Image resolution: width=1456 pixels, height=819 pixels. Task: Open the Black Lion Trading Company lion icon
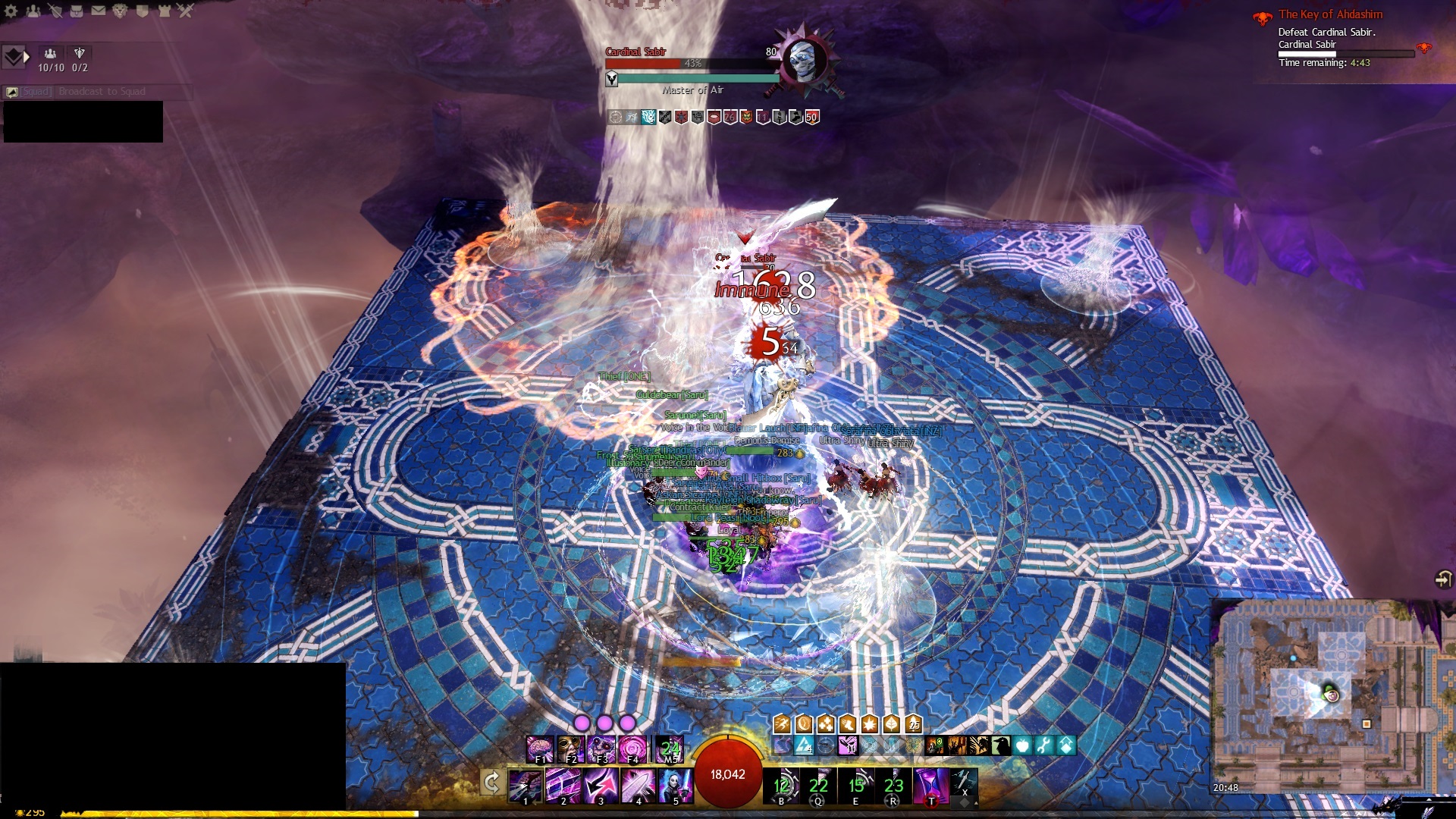point(120,11)
